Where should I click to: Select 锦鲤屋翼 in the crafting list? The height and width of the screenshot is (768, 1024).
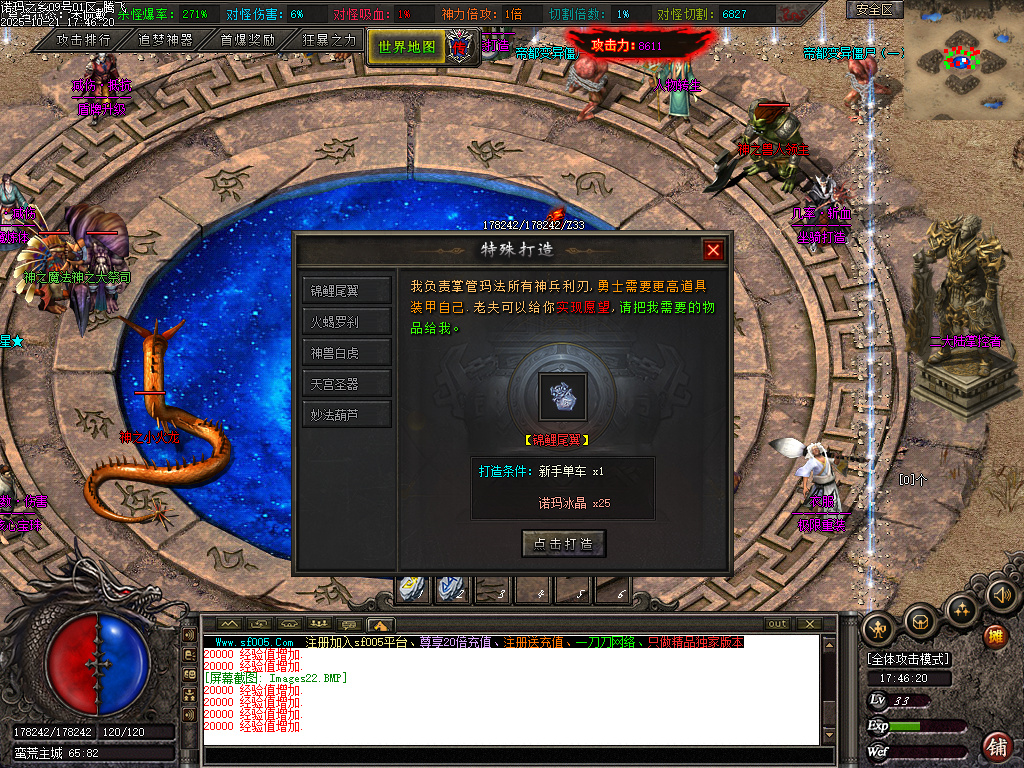coord(346,291)
